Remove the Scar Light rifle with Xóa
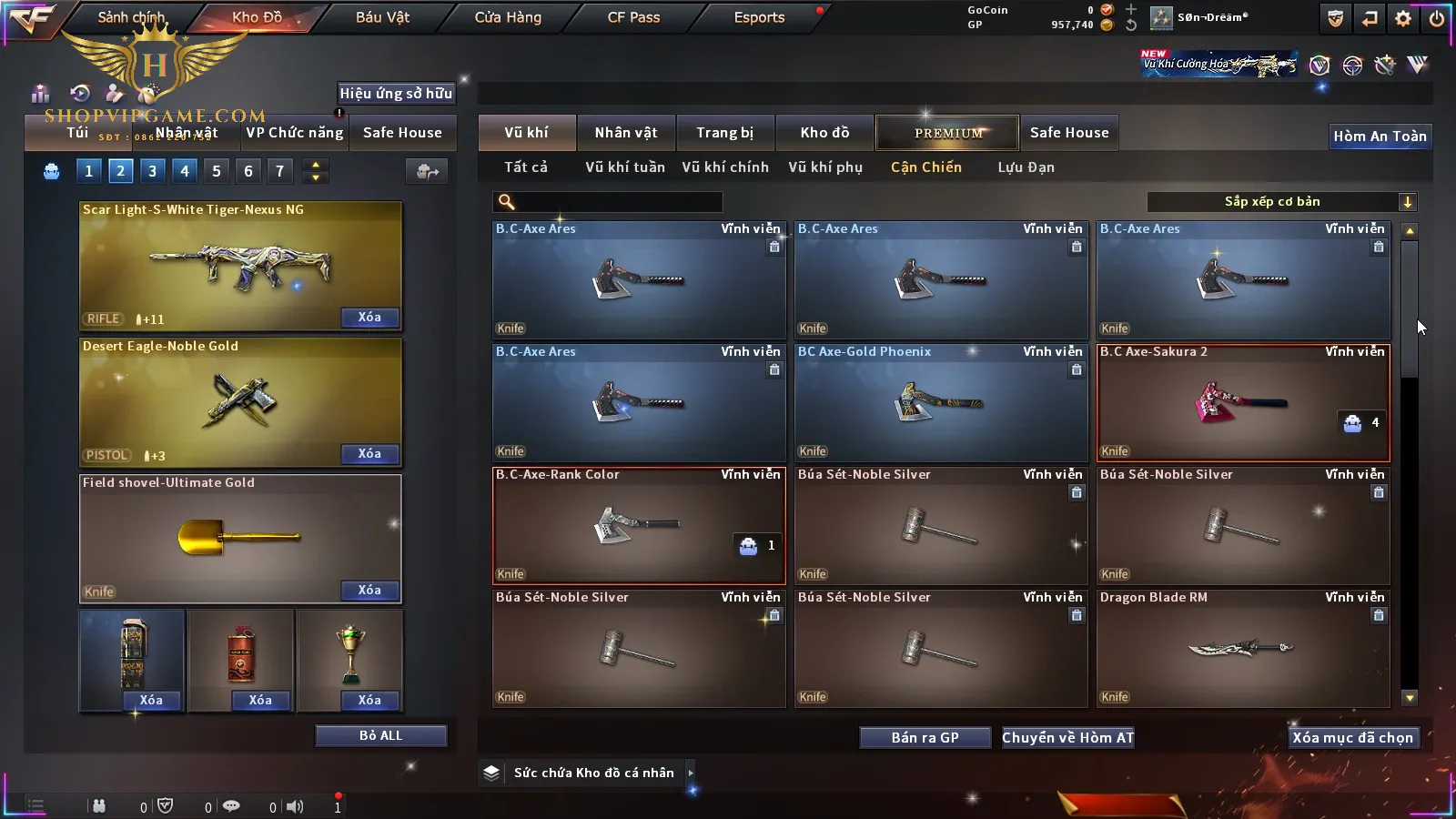1456x819 pixels. tap(369, 318)
